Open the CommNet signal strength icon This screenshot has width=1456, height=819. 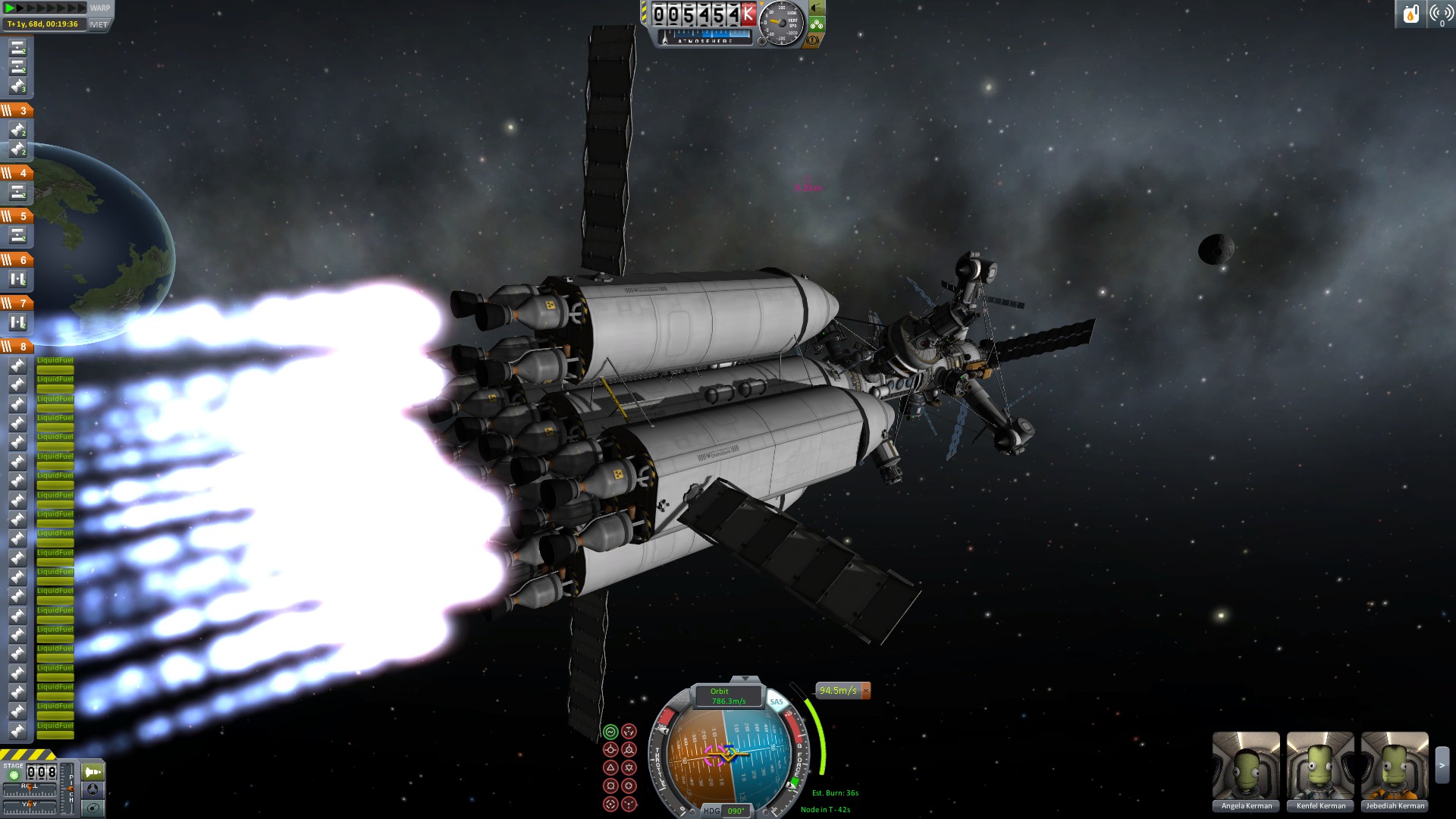coord(1440,14)
